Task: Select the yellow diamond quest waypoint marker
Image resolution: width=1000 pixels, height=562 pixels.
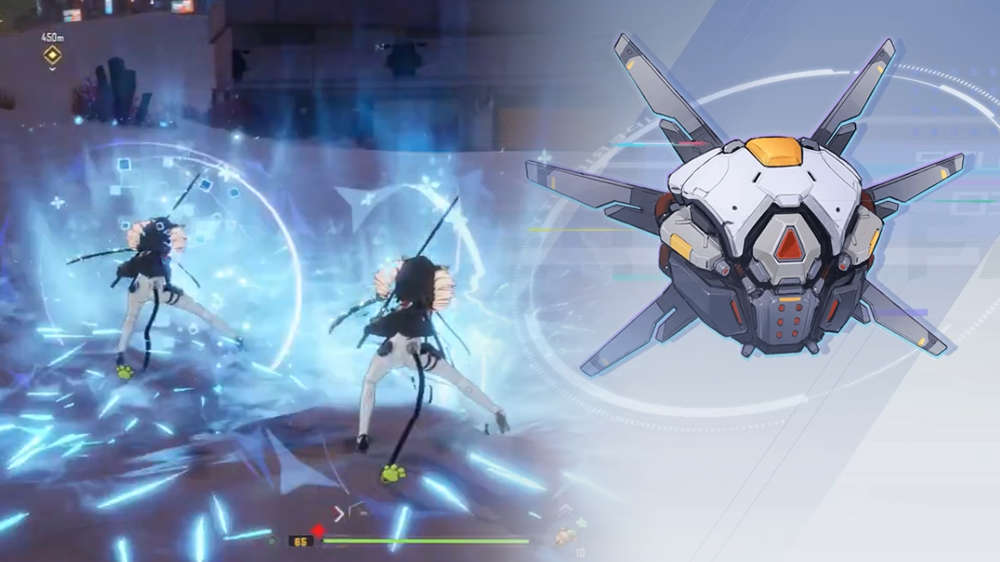Action: pos(52,56)
